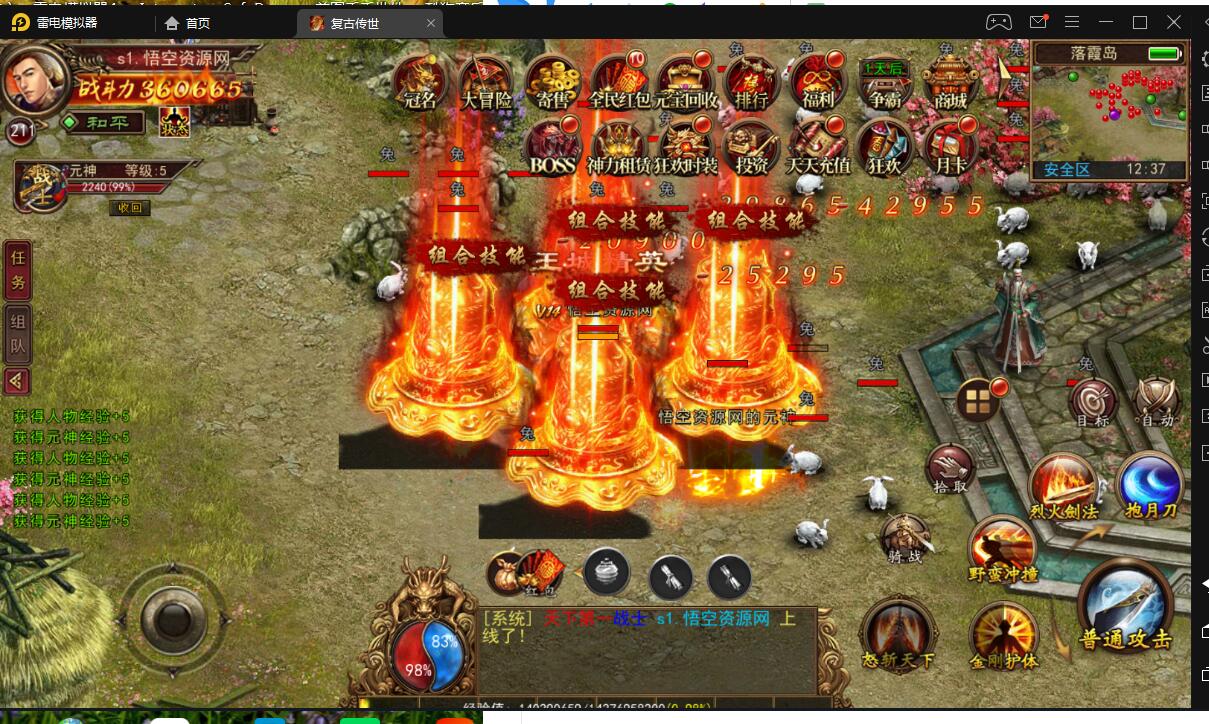Image resolution: width=1209 pixels, height=724 pixels.
Task: Open the 福利 welfare icon
Action: pos(818,80)
